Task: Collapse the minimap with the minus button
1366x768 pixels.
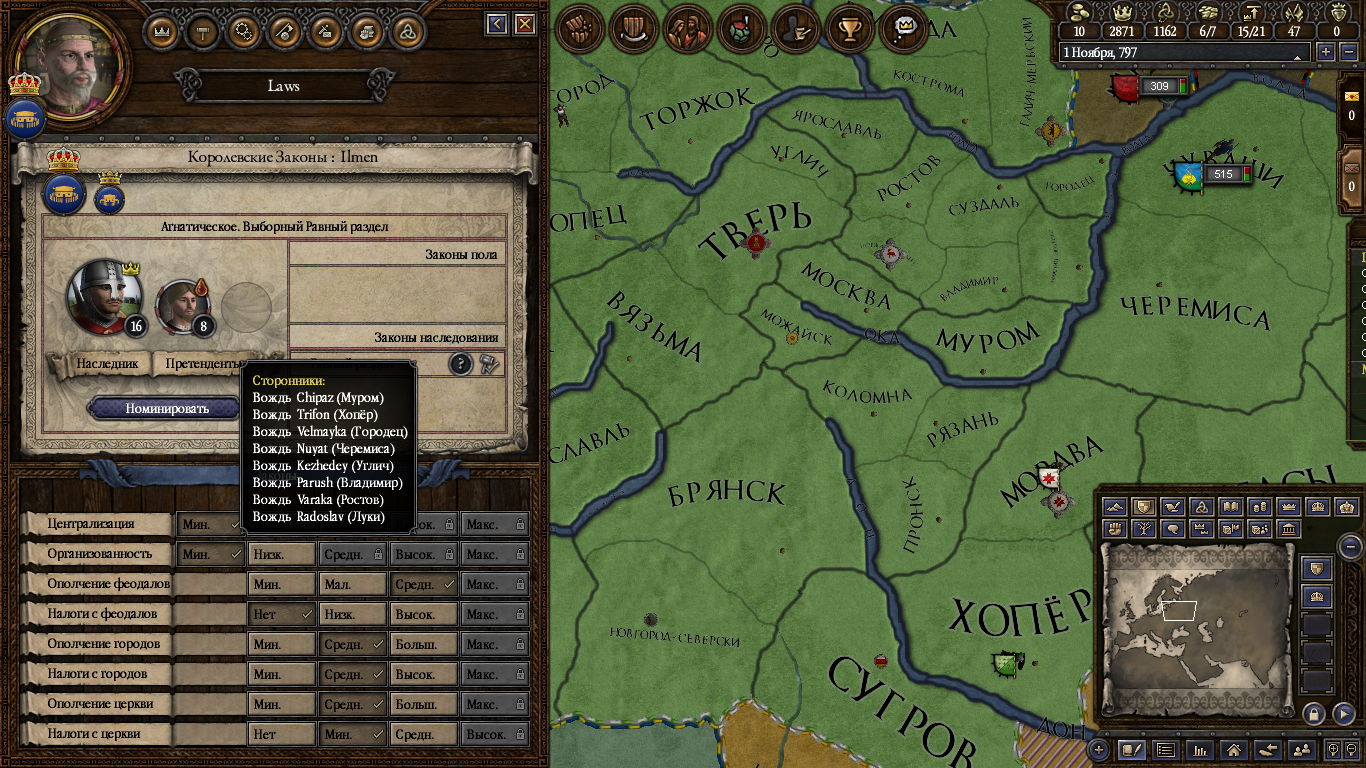Action: [1350, 546]
